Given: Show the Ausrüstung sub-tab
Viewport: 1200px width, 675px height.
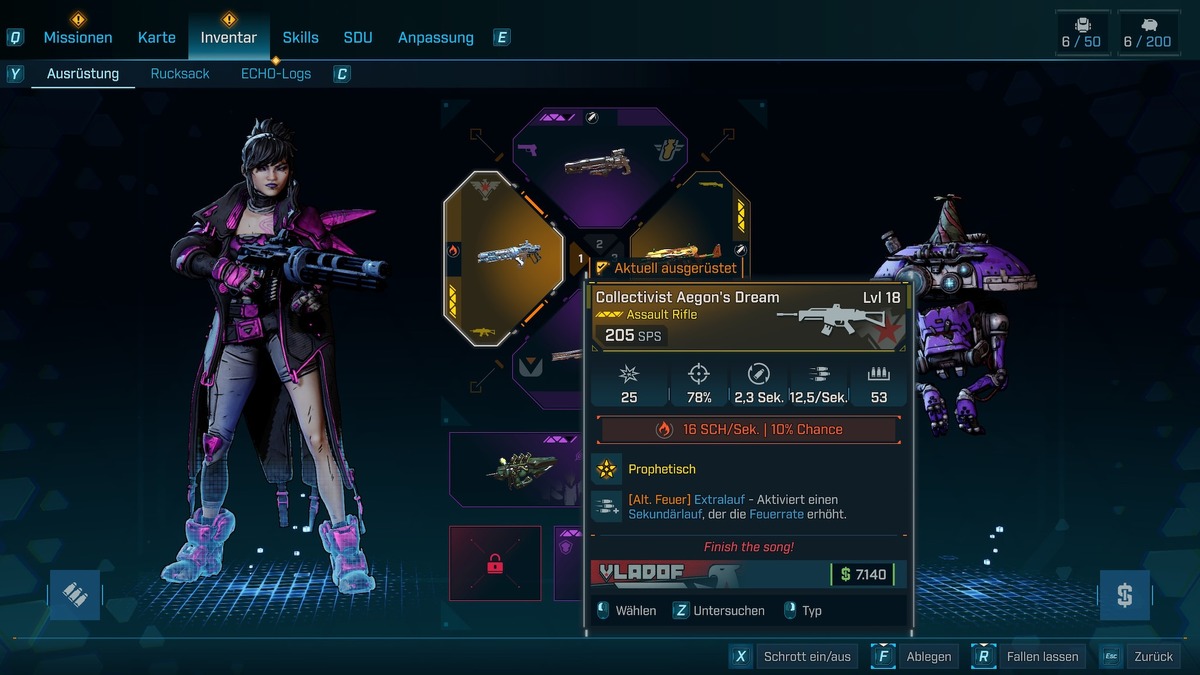Looking at the screenshot, I should click(x=83, y=74).
